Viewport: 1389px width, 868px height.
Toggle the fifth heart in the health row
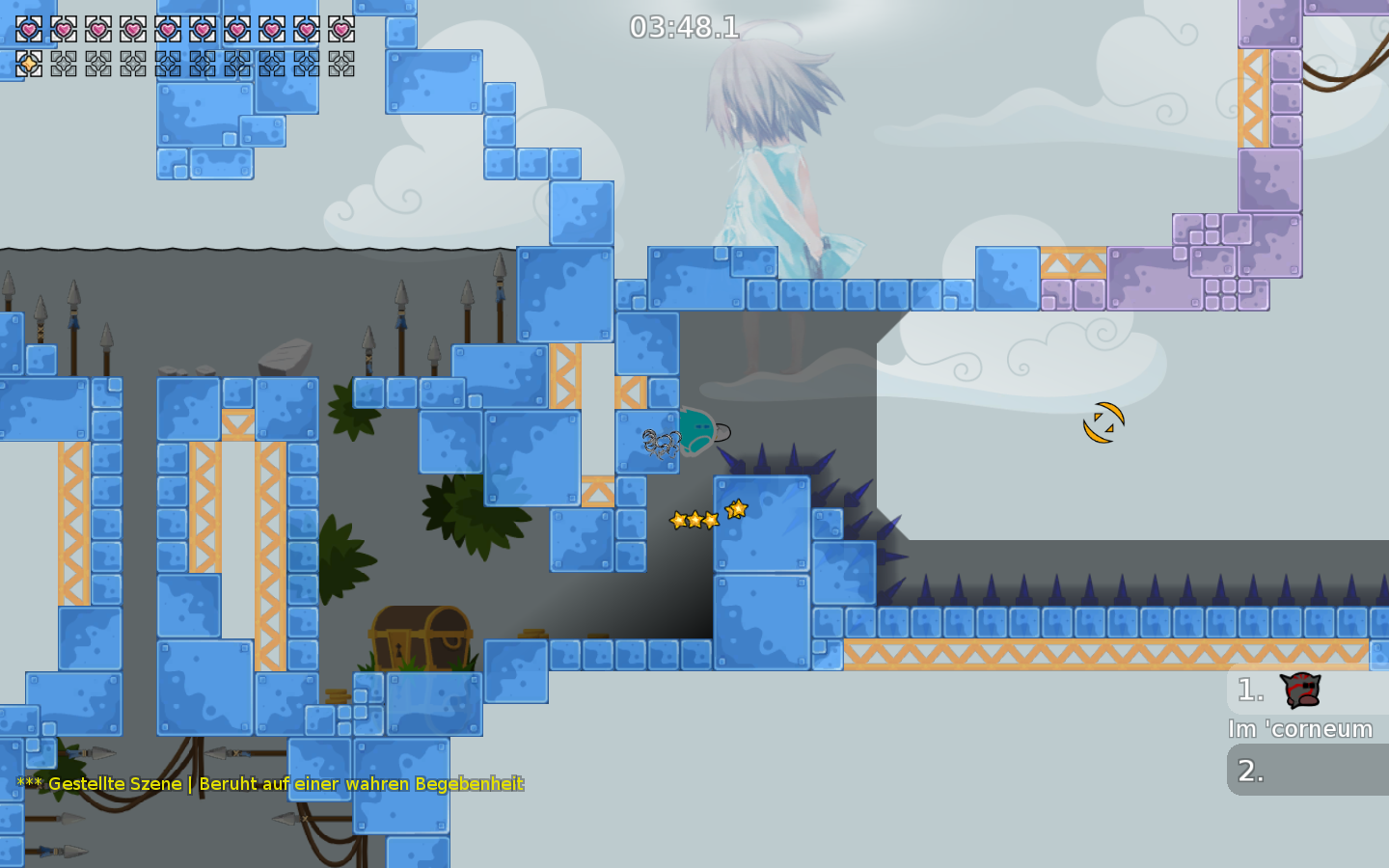point(170,29)
